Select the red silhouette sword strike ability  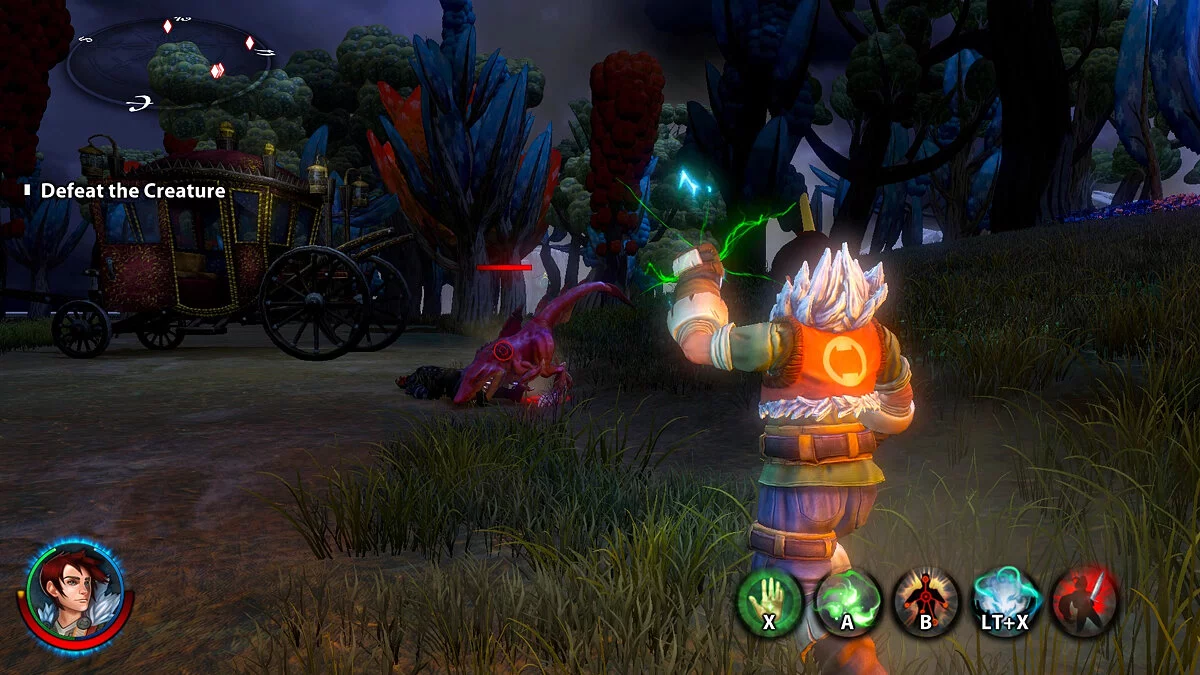[x=1085, y=600]
